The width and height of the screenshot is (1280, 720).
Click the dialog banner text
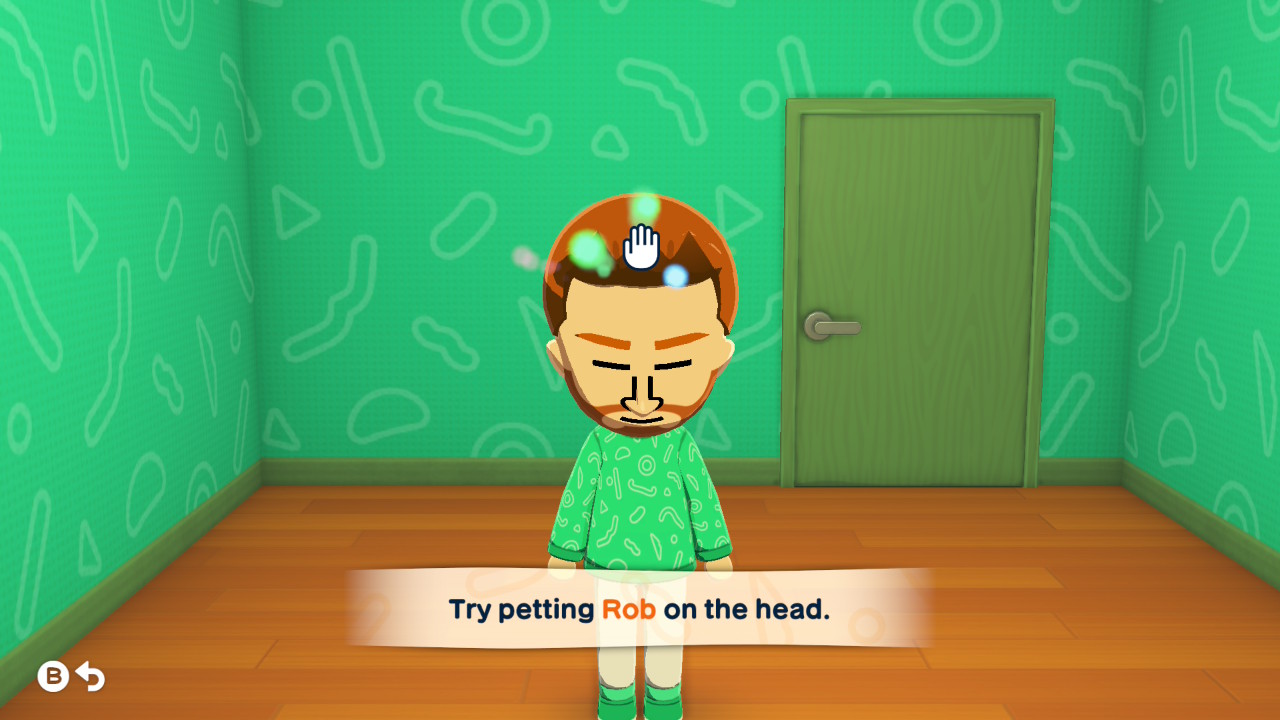click(640, 609)
